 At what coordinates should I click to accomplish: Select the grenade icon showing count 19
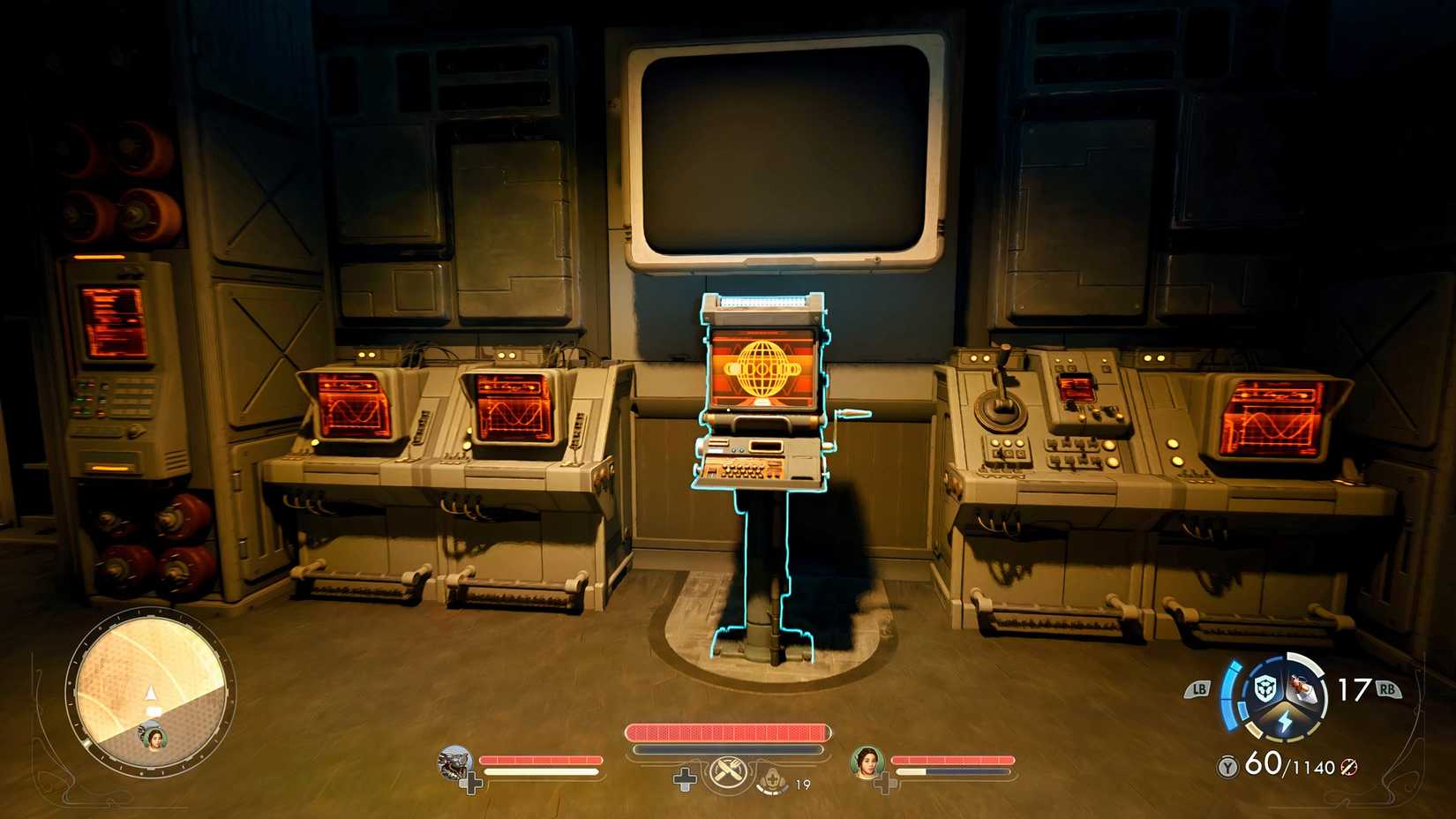click(x=772, y=781)
